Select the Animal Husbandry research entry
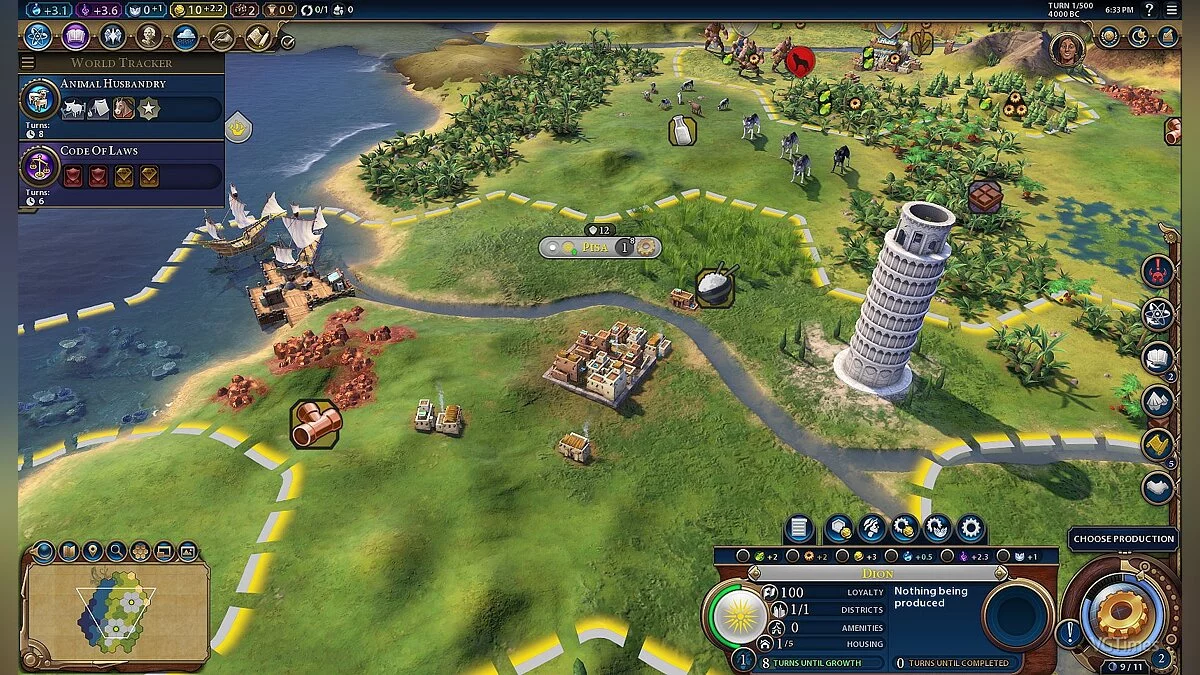This screenshot has height=675, width=1200. pyautogui.click(x=120, y=100)
